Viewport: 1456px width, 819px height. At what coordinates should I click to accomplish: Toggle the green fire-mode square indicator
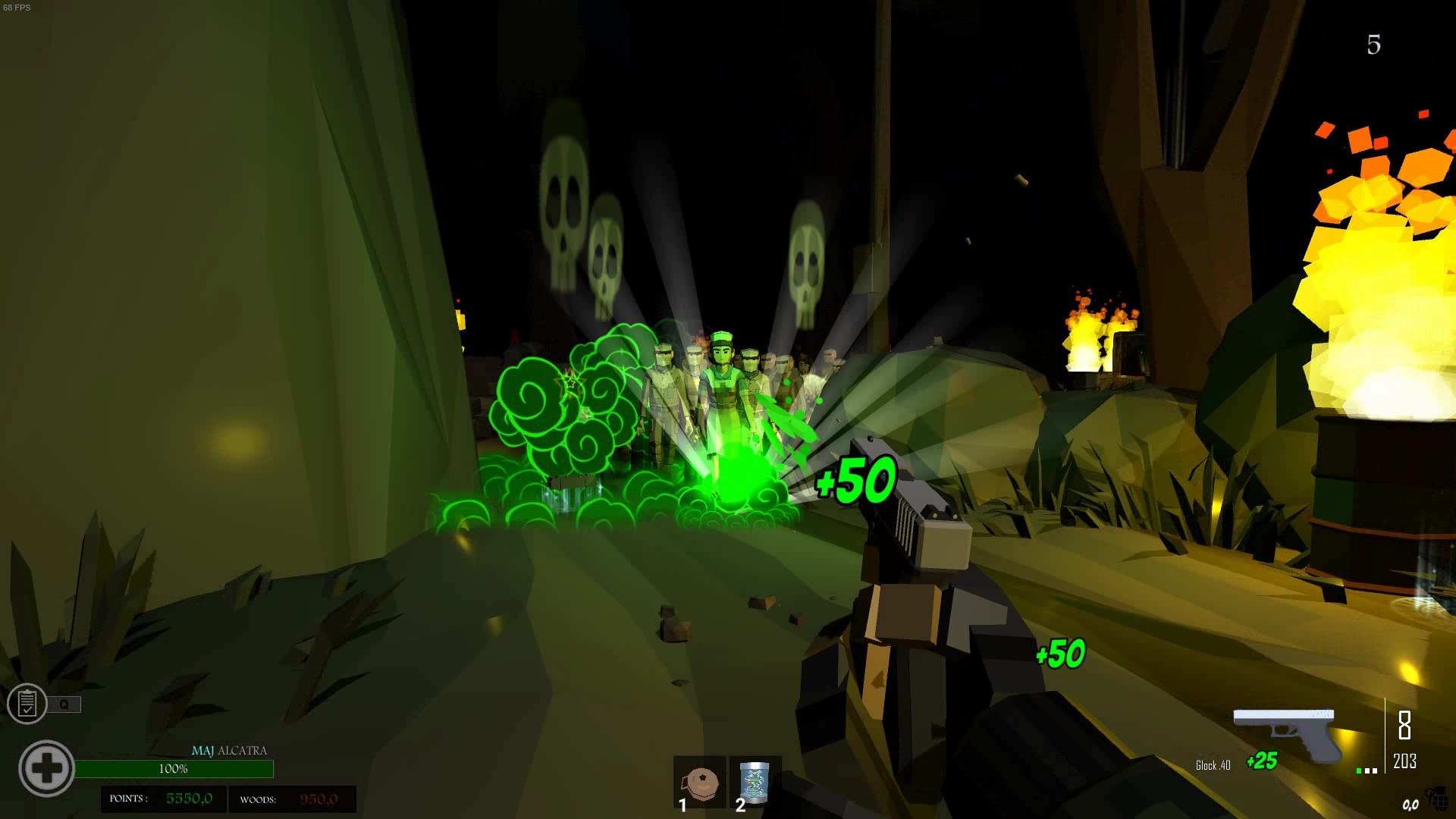pos(1358,771)
